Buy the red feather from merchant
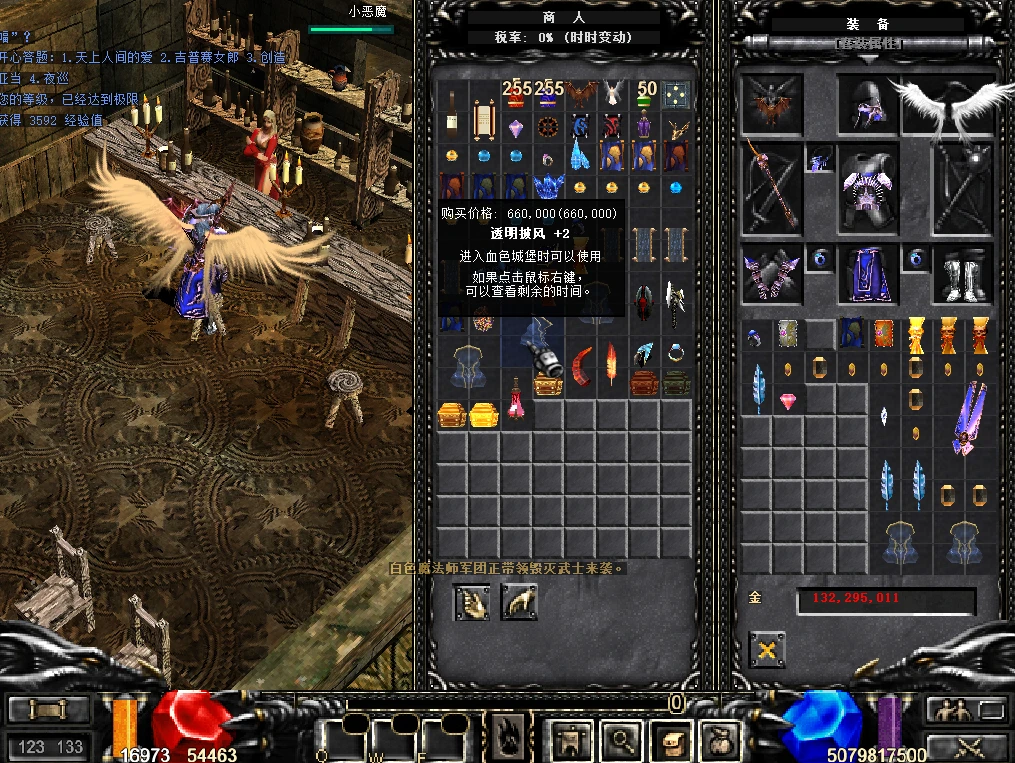The width and height of the screenshot is (1015, 763). tap(610, 364)
